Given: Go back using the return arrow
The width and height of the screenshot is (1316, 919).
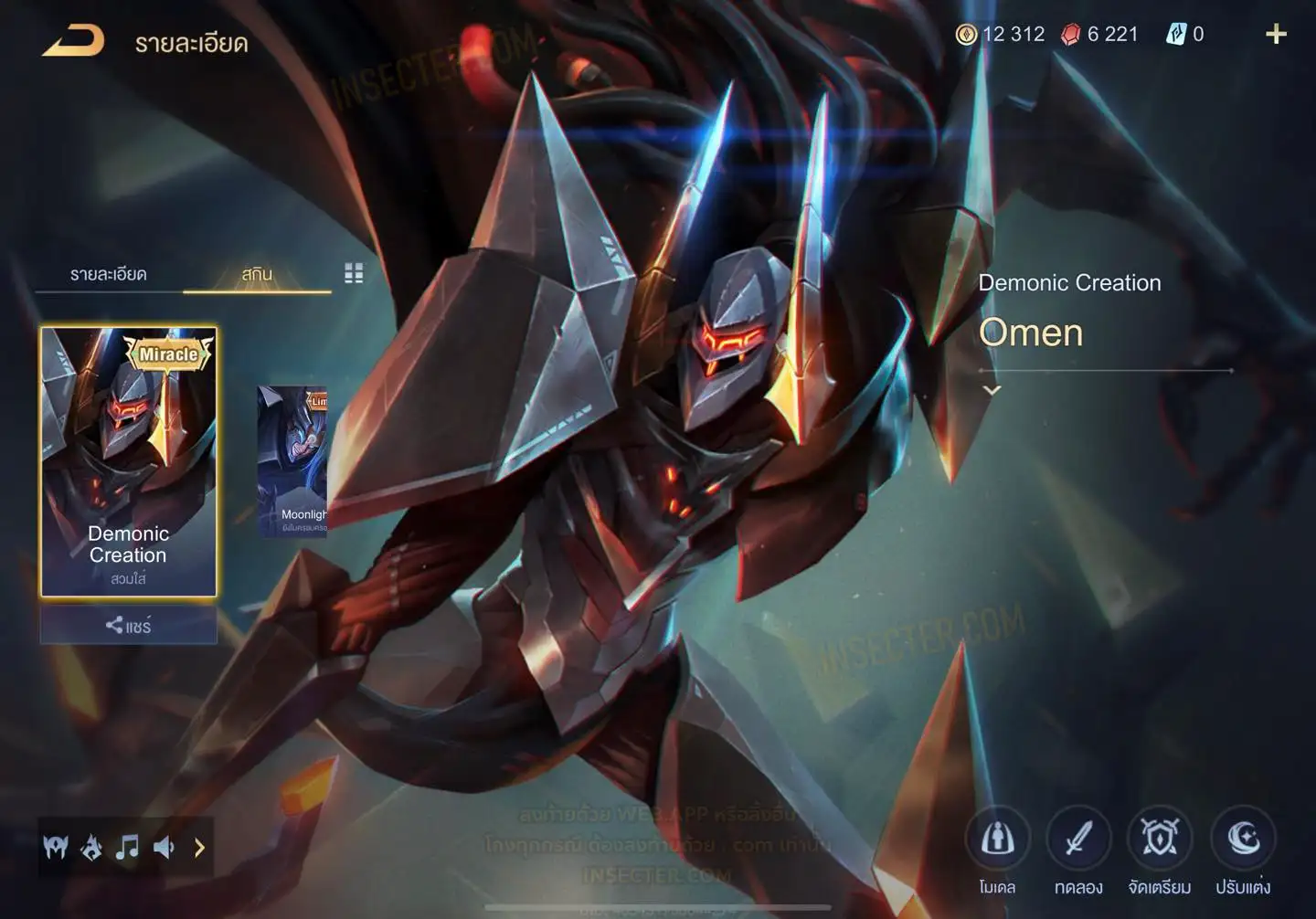Looking at the screenshot, I should click(x=73, y=41).
